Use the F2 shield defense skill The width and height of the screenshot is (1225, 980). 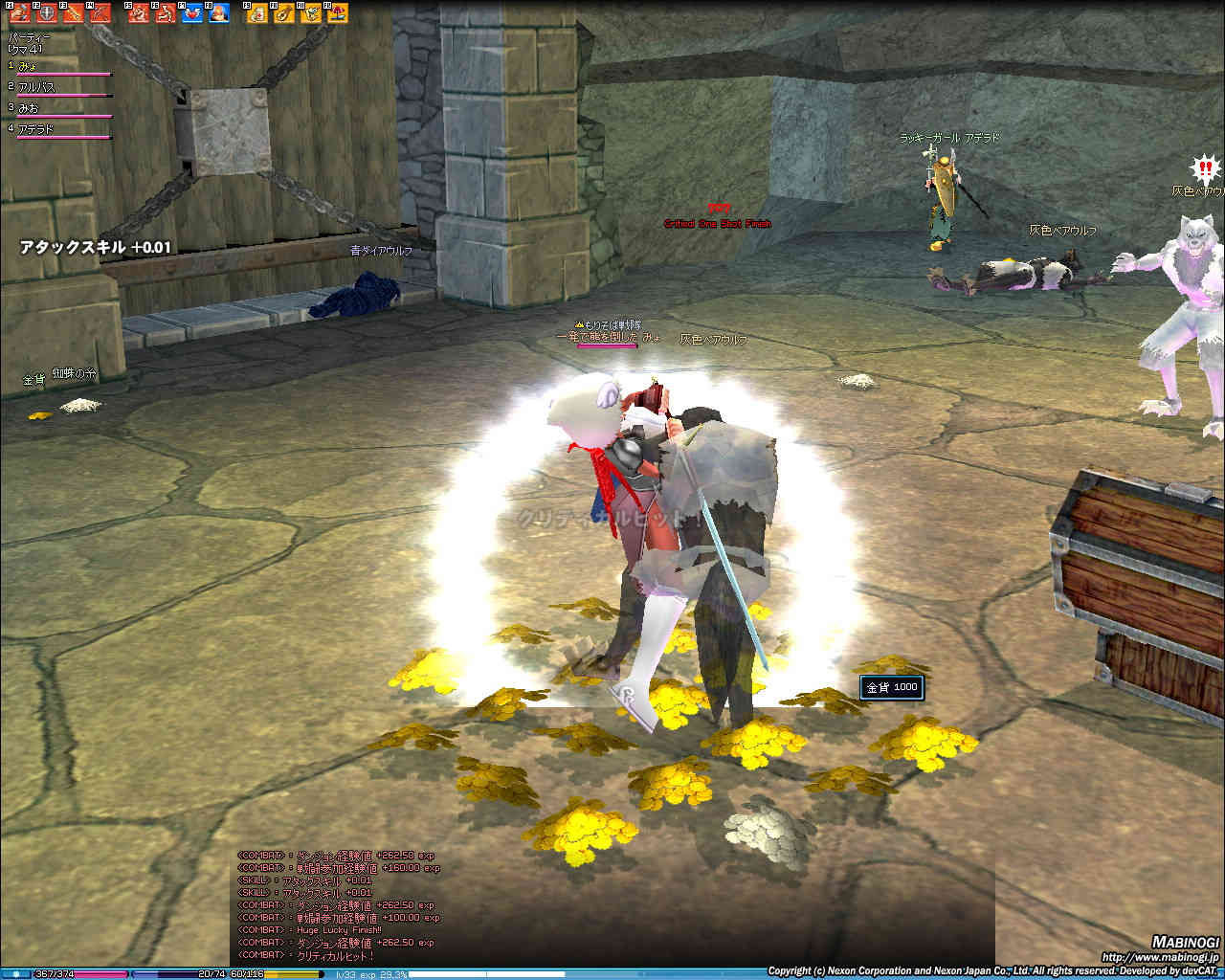point(46,13)
